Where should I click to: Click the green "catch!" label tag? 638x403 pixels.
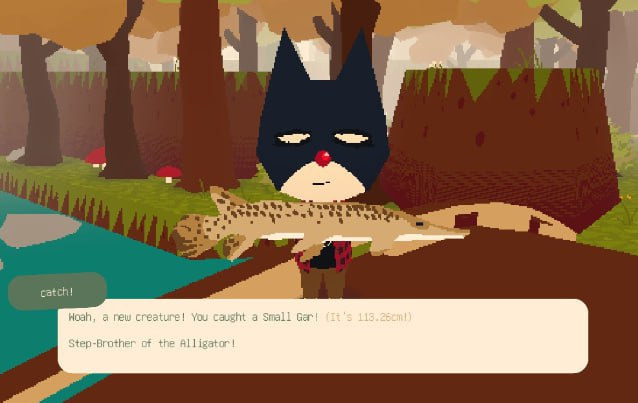click(57, 291)
